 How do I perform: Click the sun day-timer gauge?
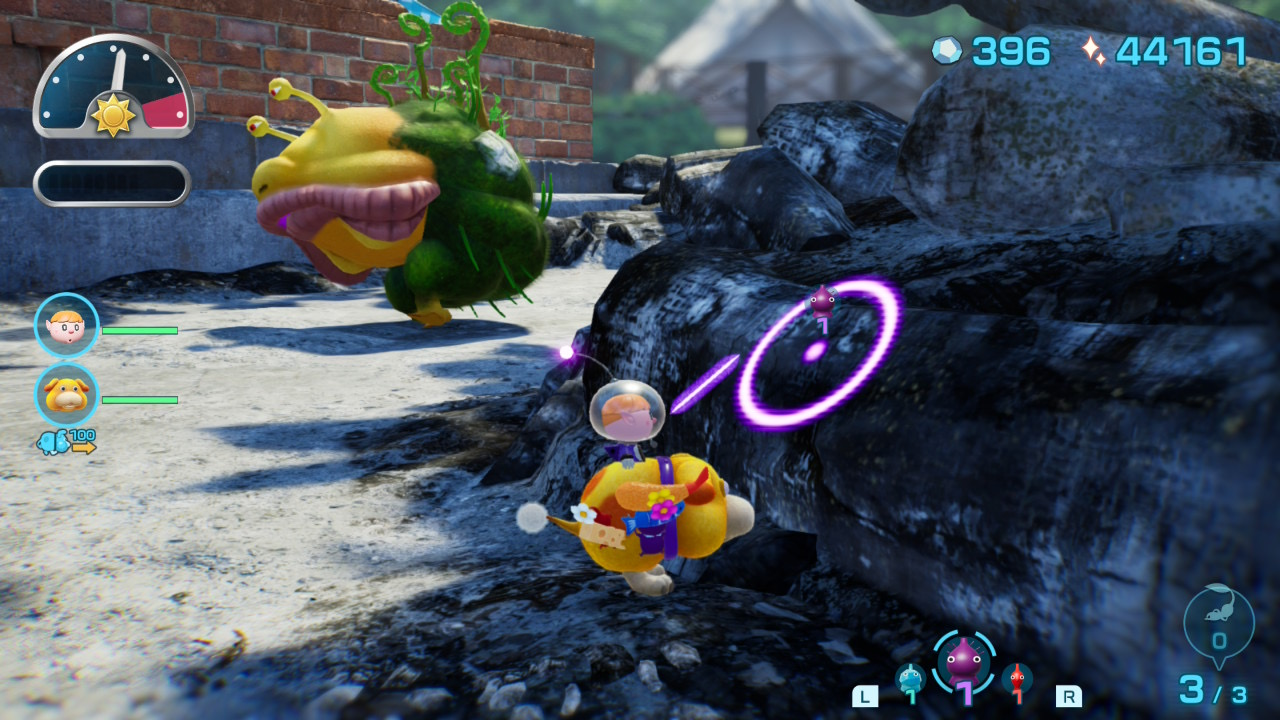pos(113,88)
